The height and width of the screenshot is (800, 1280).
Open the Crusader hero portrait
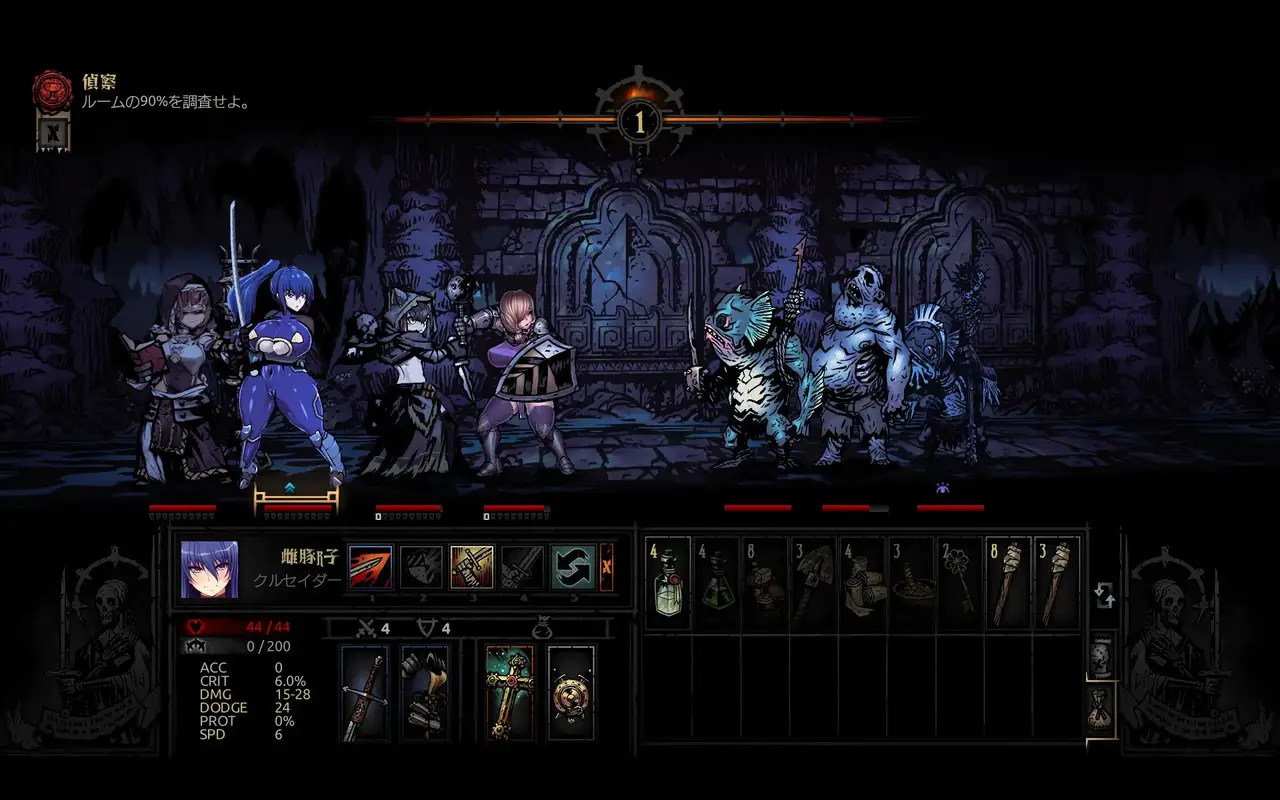tap(210, 569)
